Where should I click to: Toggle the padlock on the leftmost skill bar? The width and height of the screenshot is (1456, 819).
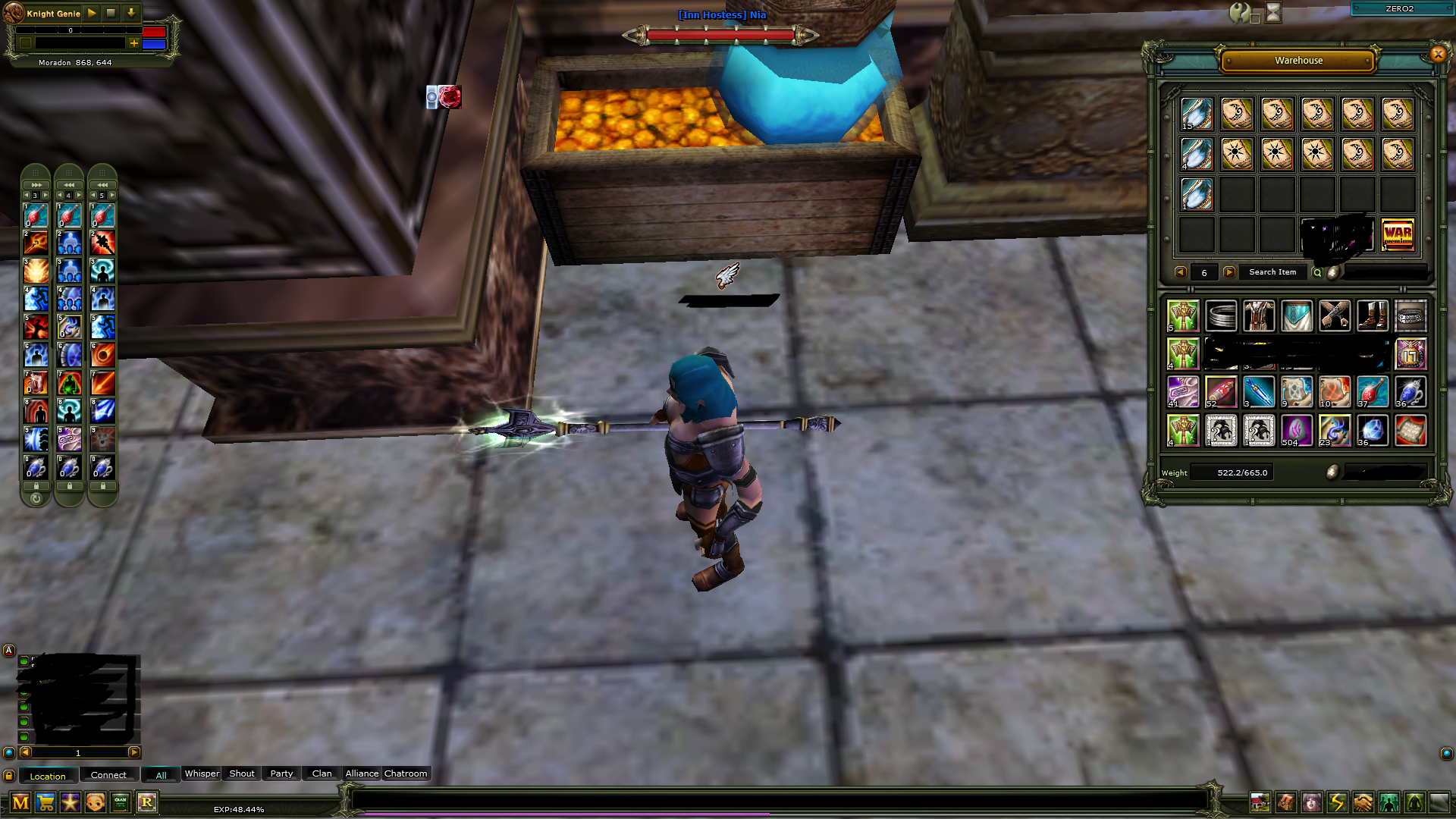click(36, 486)
